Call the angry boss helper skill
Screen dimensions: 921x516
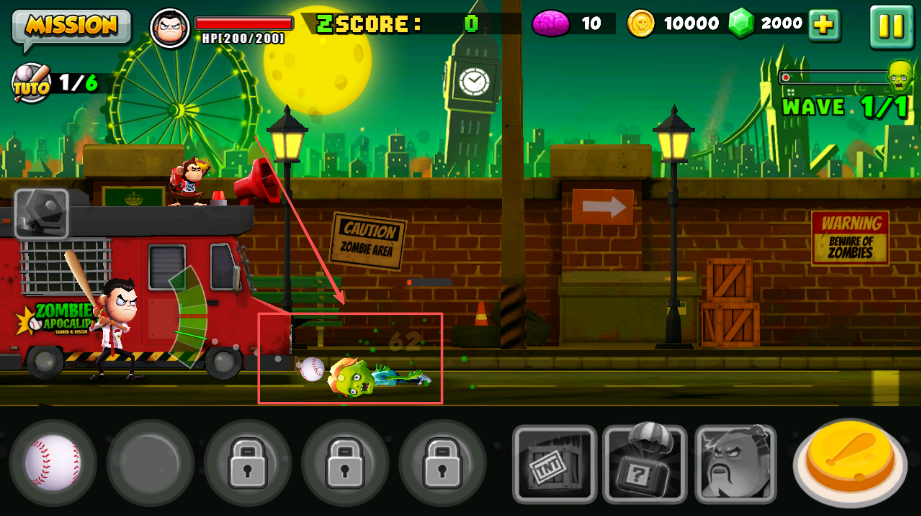pos(735,463)
